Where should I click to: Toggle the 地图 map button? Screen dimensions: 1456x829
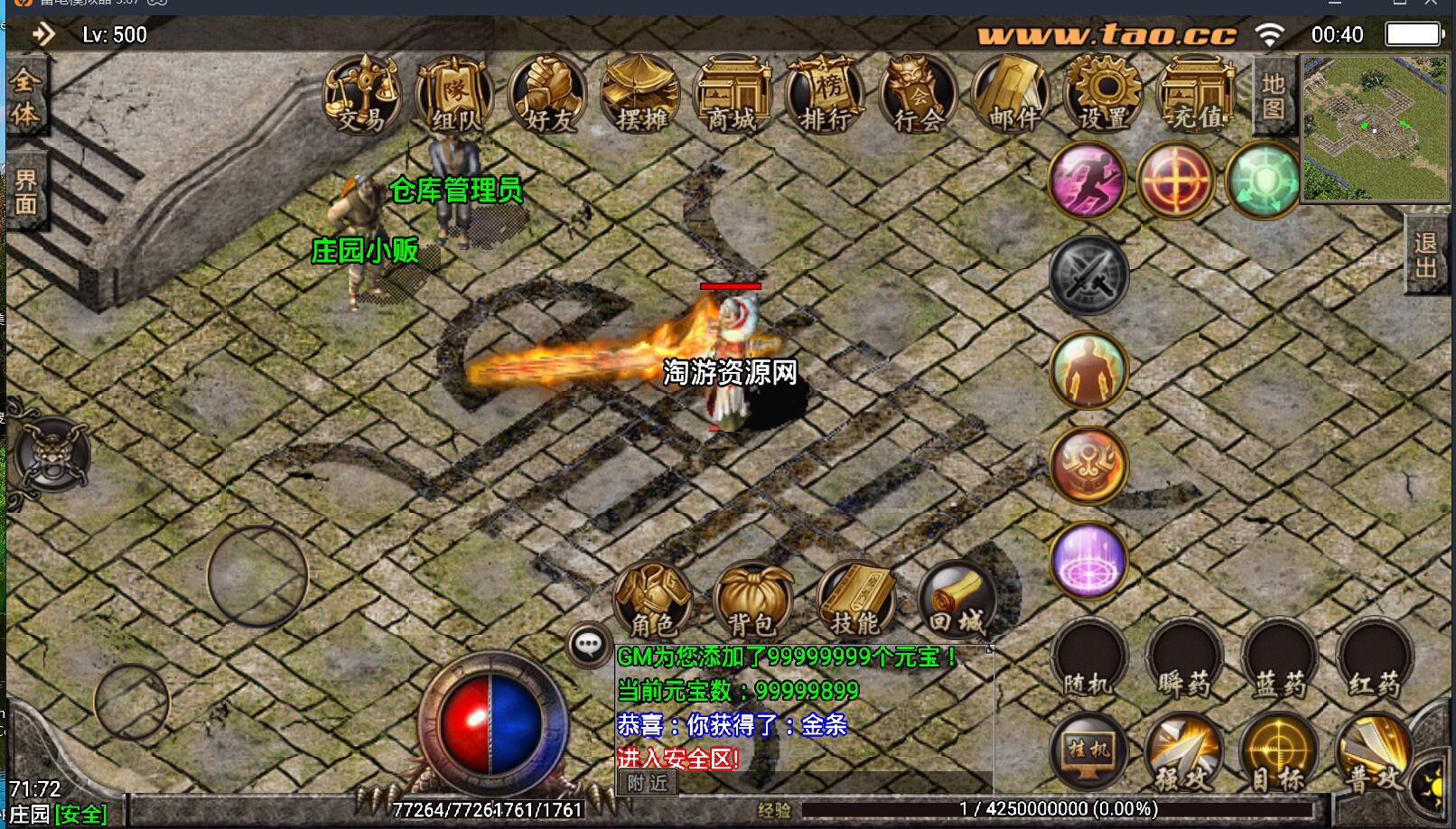(1274, 96)
